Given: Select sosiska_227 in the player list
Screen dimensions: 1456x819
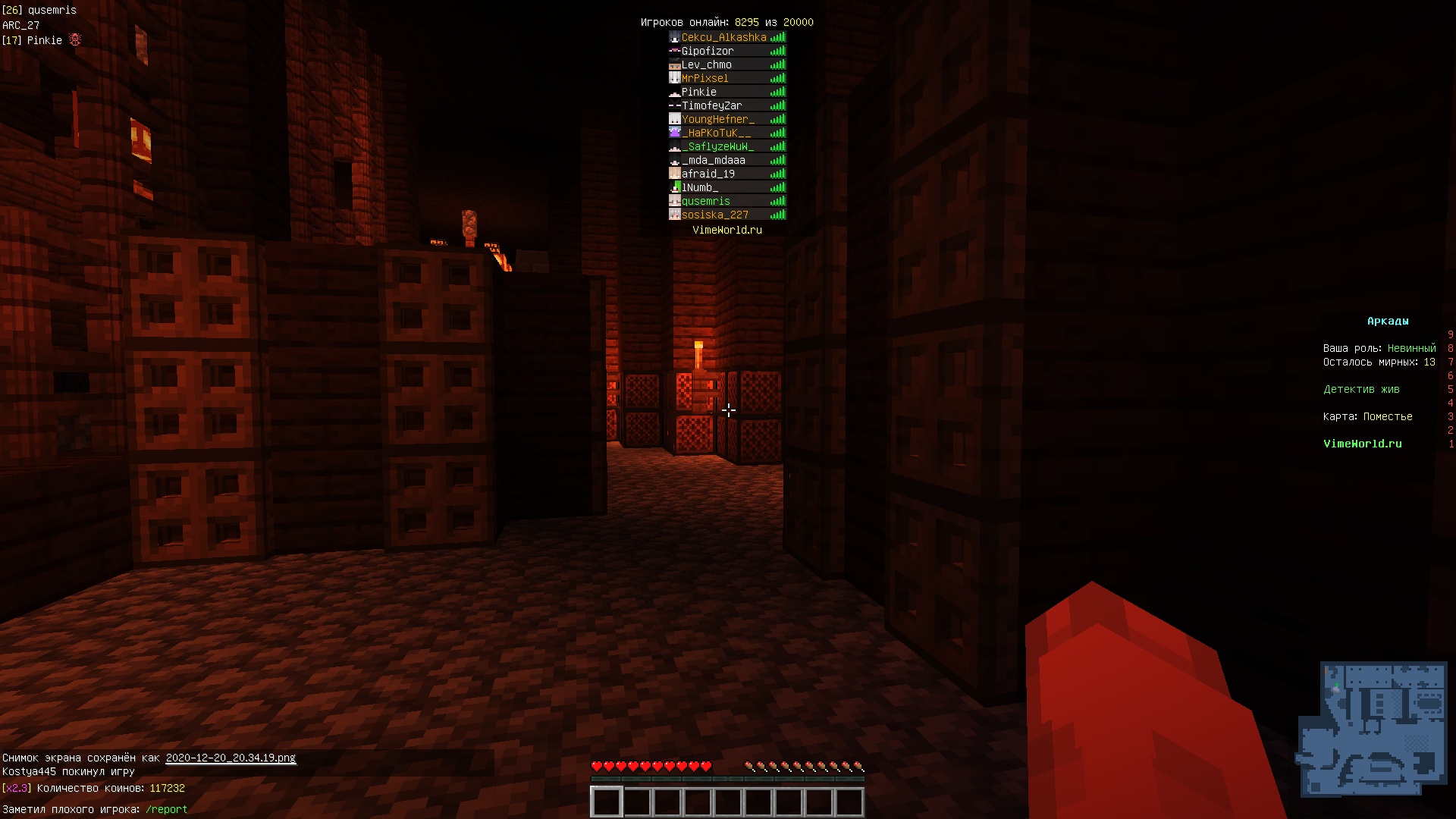Looking at the screenshot, I should pos(714,215).
